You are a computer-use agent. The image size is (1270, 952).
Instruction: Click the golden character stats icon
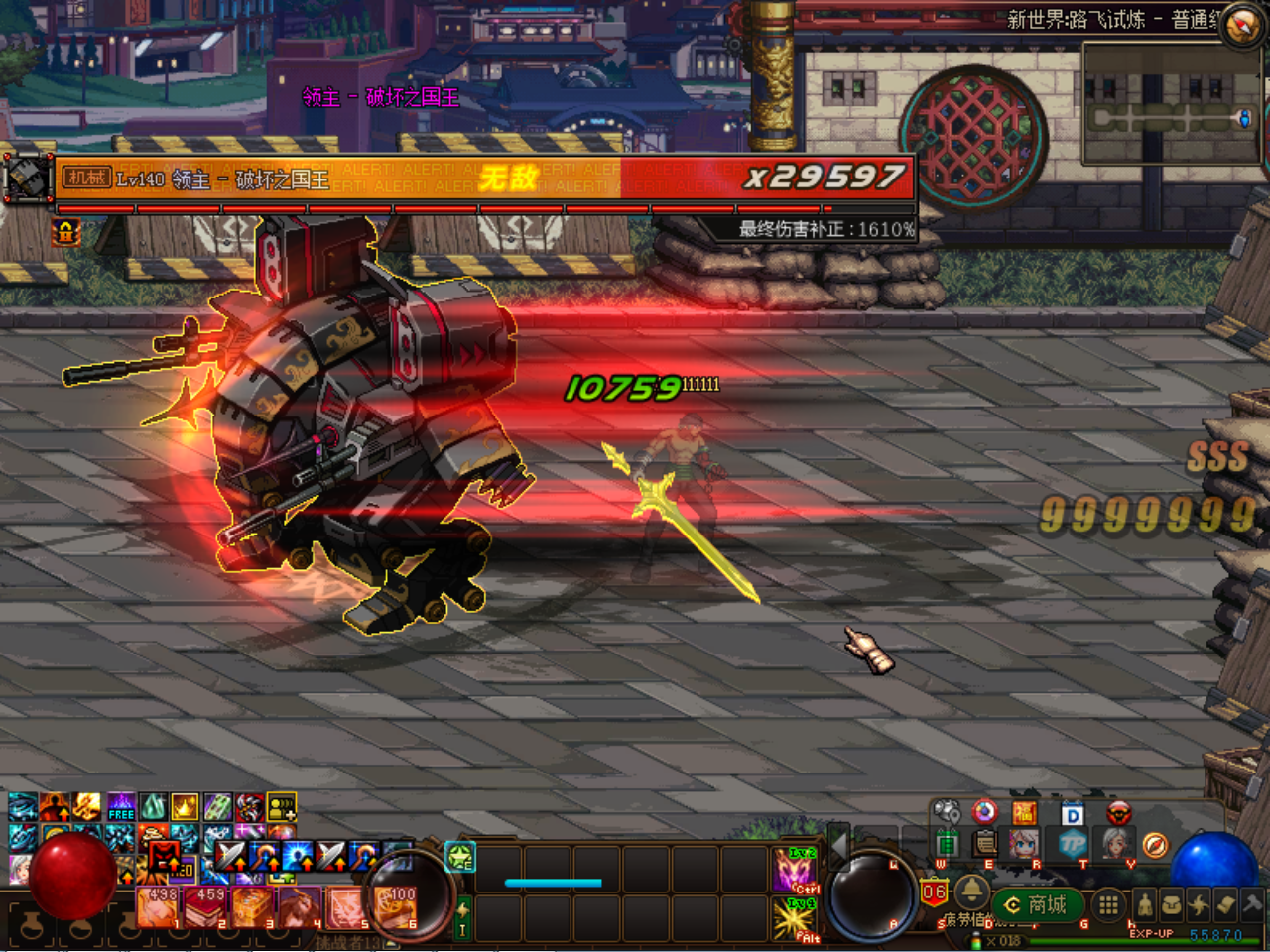point(1146,904)
